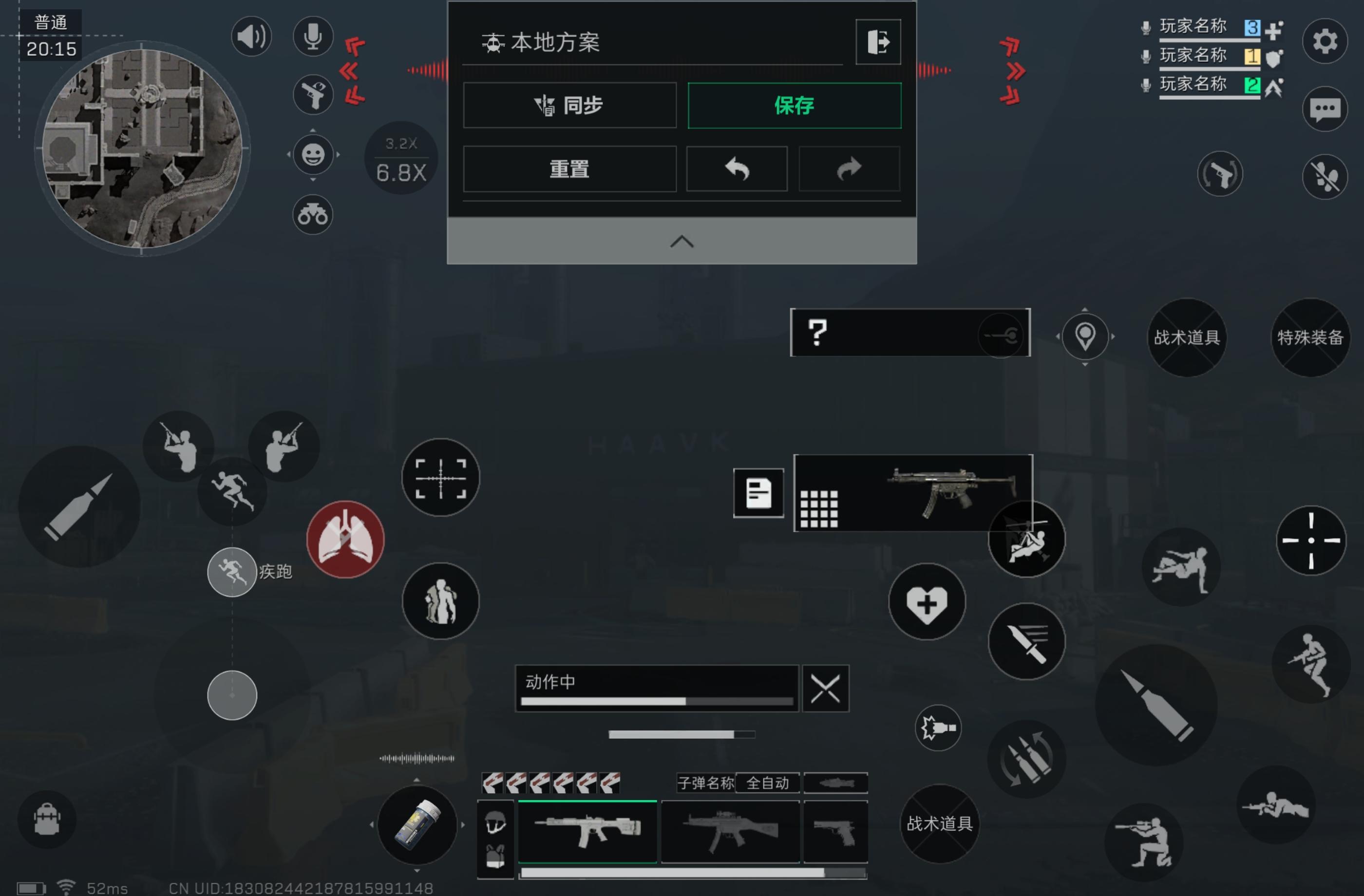Collapse the 本地方案 panel with the chevron
The width and height of the screenshot is (1364, 896).
pos(681,241)
